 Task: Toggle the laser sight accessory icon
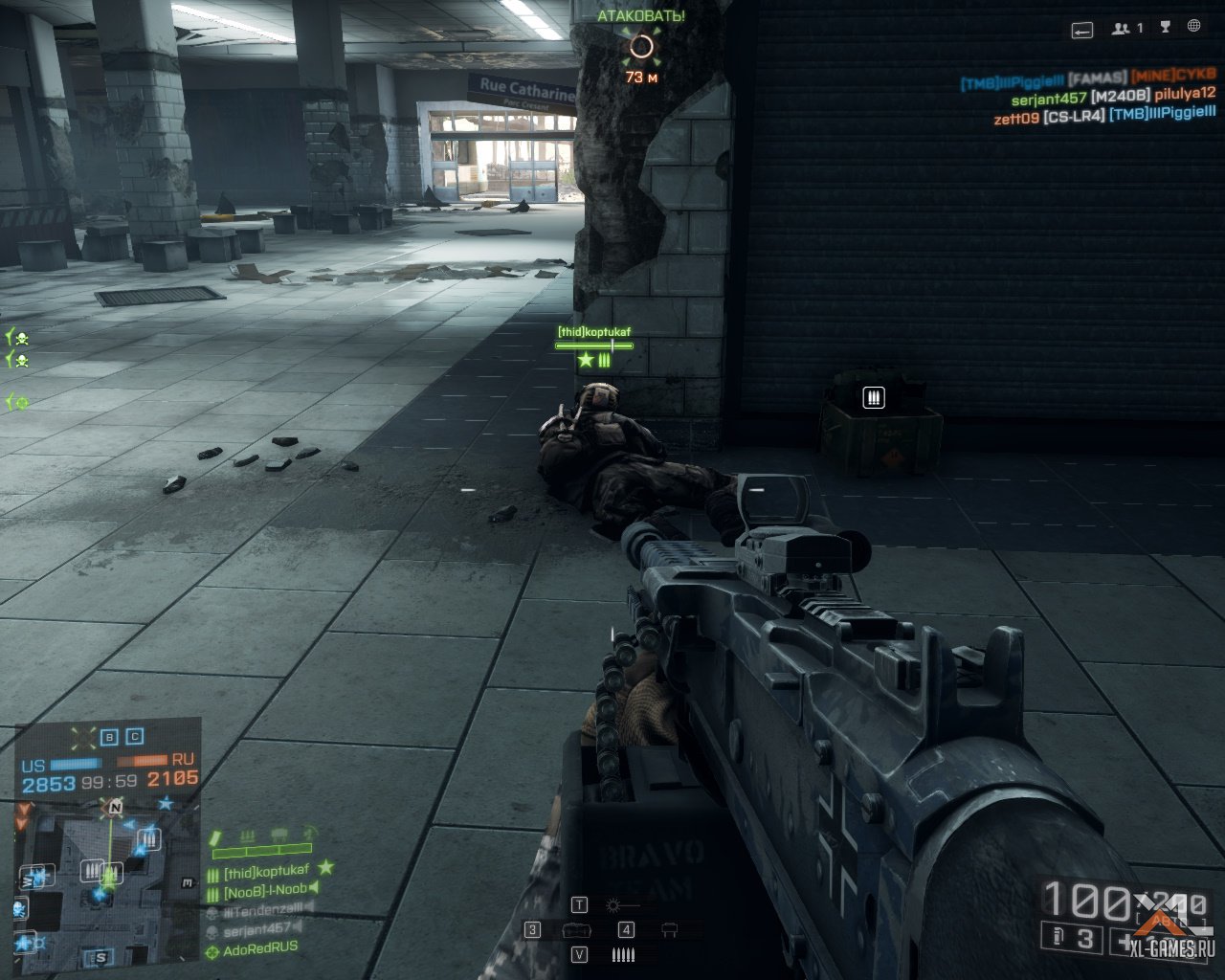click(613, 905)
